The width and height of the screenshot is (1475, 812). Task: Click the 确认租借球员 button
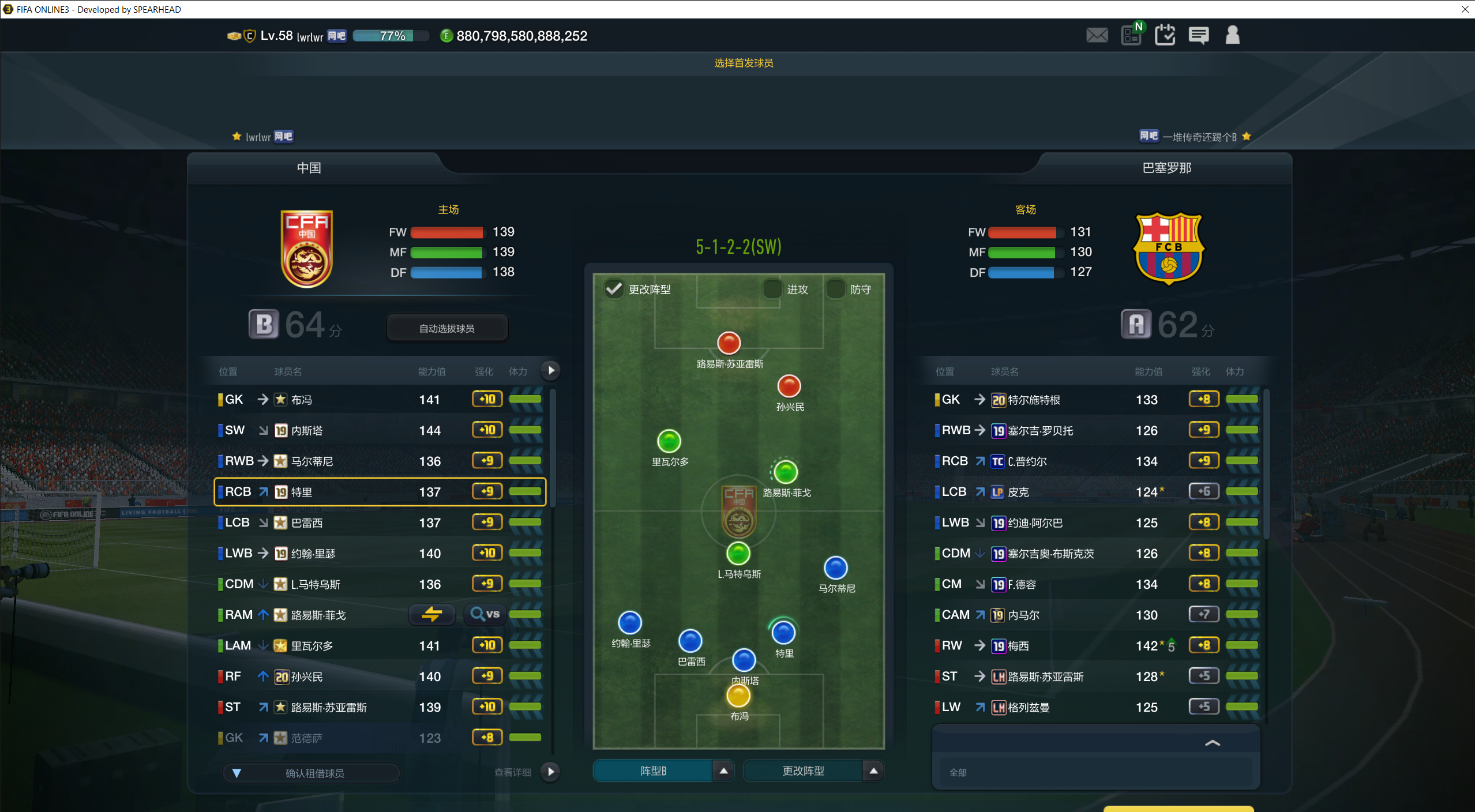click(314, 773)
